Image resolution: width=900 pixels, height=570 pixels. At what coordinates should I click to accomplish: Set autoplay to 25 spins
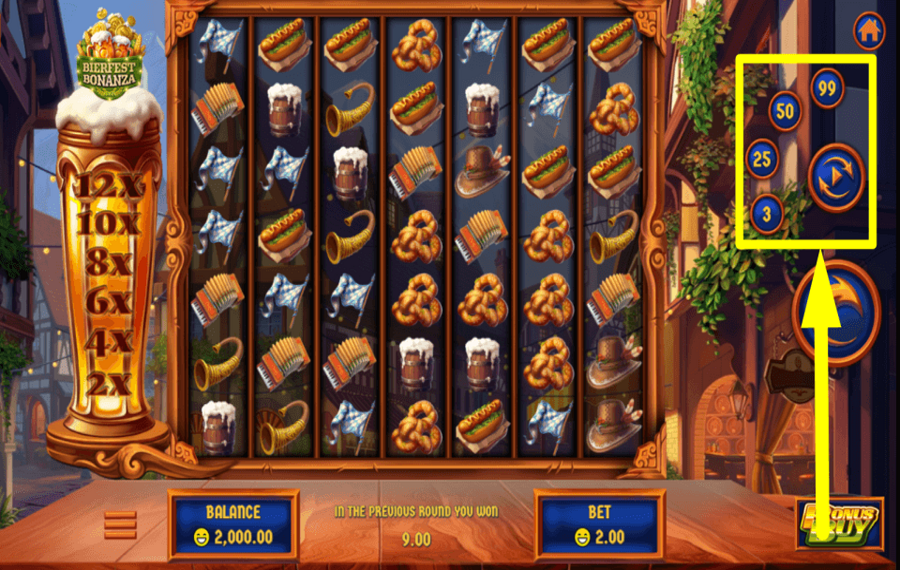[763, 158]
